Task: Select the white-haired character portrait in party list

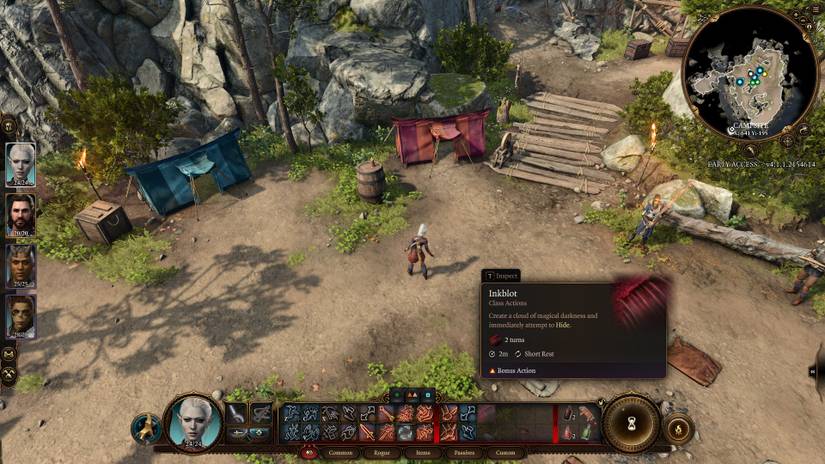Action: pyautogui.click(x=20, y=164)
